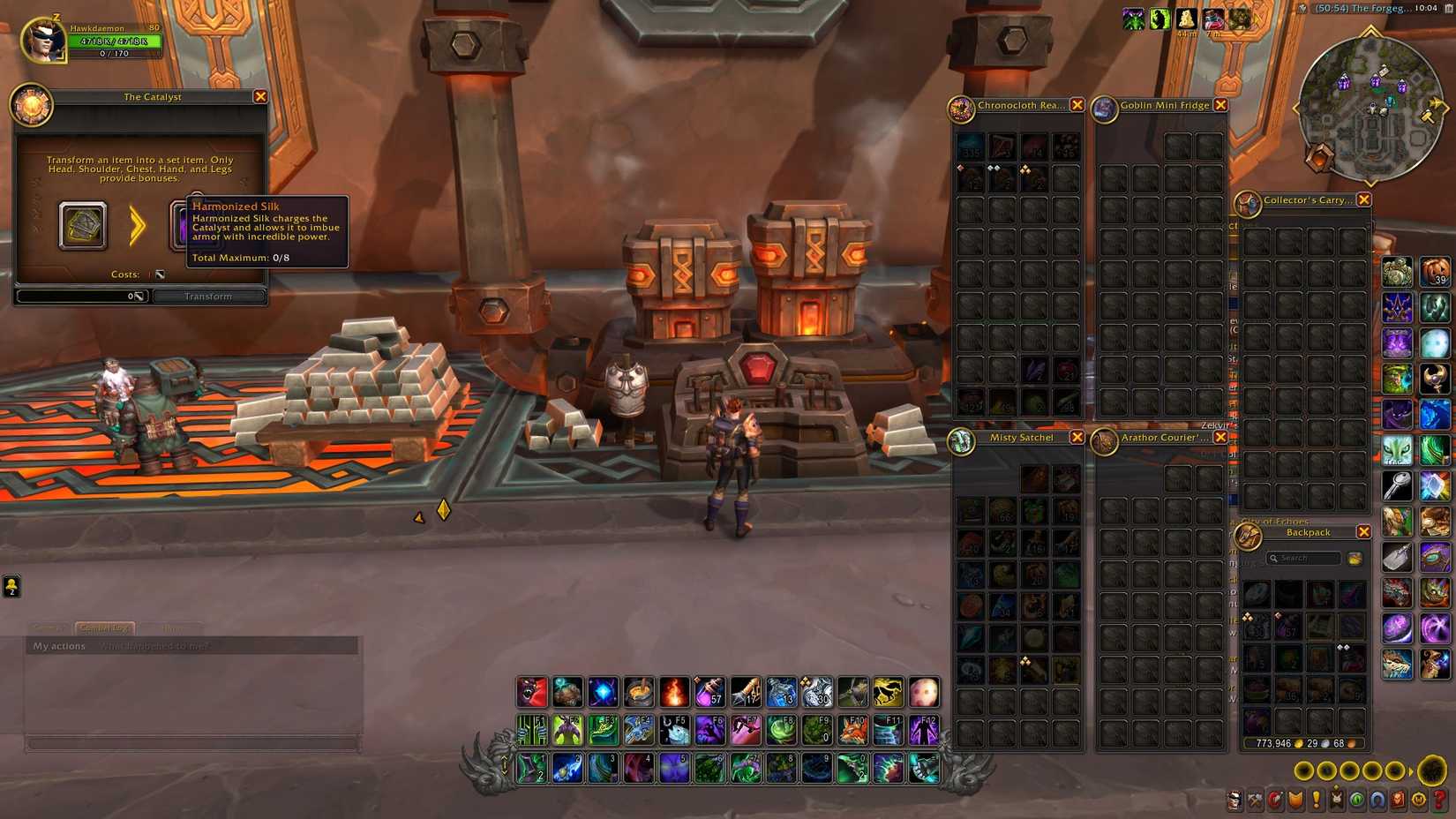Toggle the Guild & Communities panel (shield icon)
This screenshot has height=819, width=1456.
pyautogui.click(x=1295, y=800)
